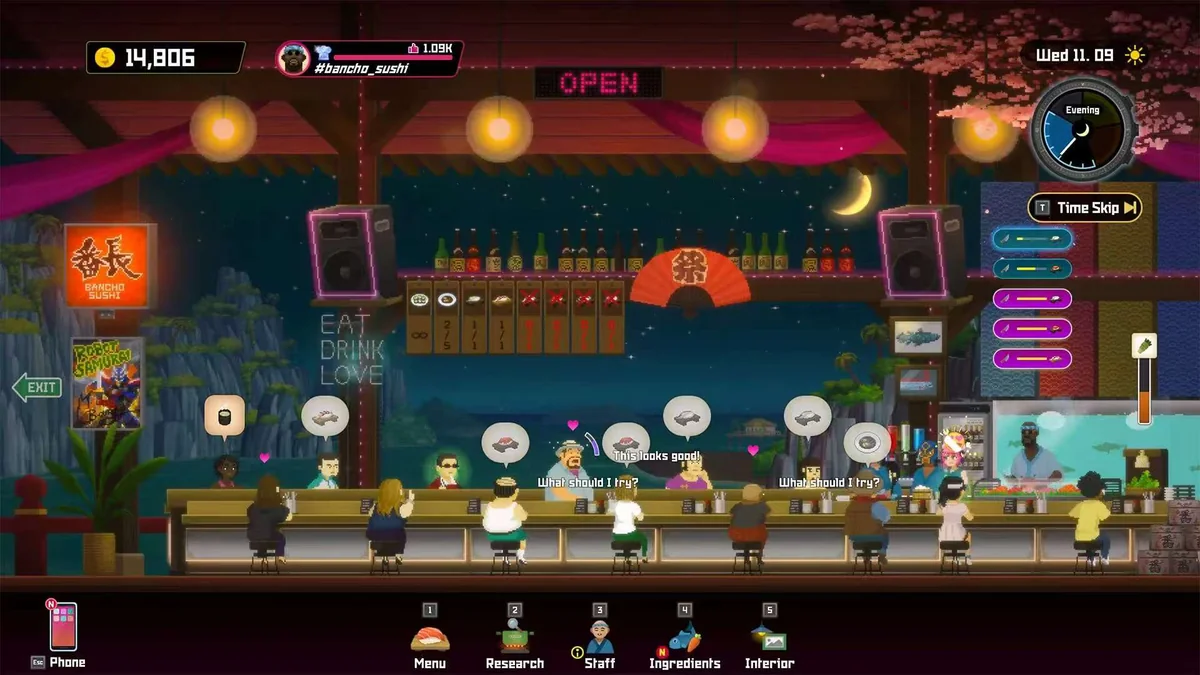Viewport: 1200px width, 675px height.
Task: Open the Phone
Action: 64,628
